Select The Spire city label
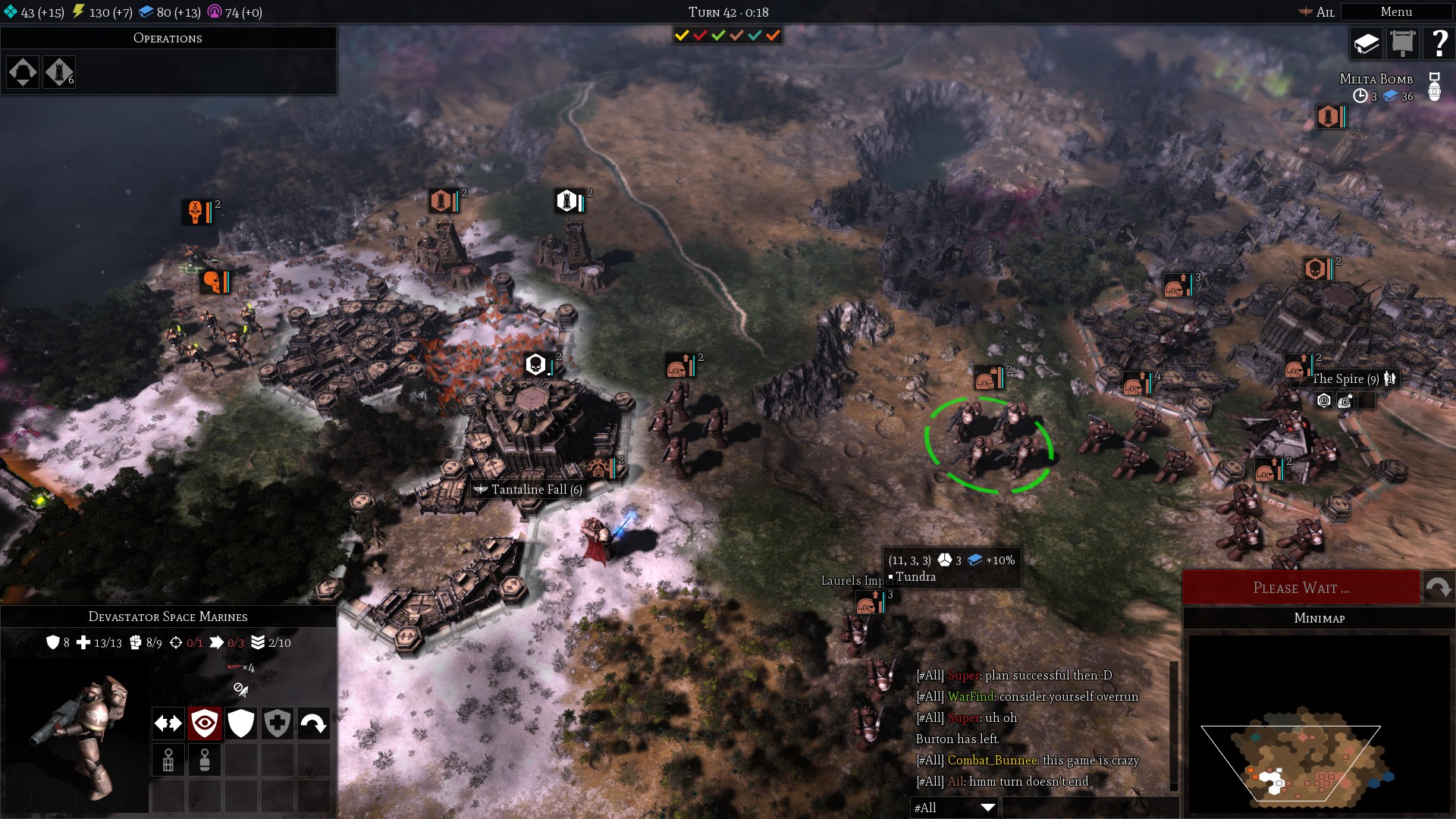This screenshot has width=1456, height=819. click(x=1345, y=379)
